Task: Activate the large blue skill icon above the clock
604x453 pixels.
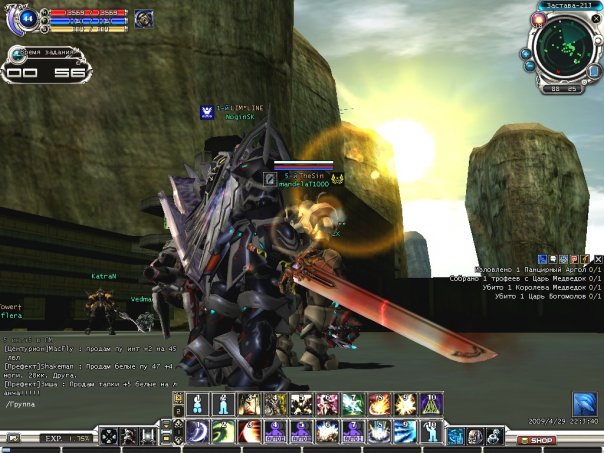Action: point(584,403)
